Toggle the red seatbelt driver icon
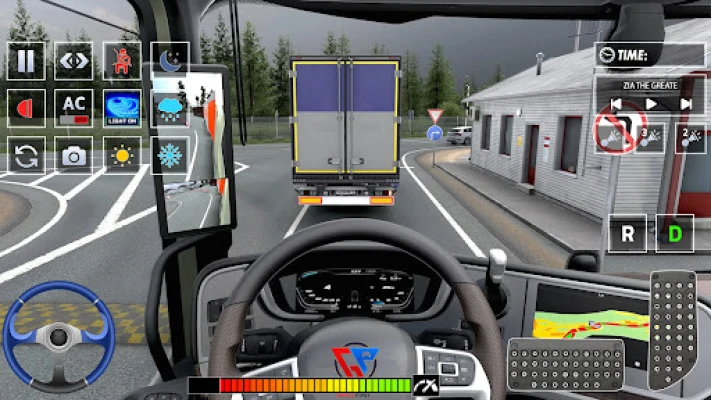The height and width of the screenshot is (400, 711). click(x=122, y=61)
